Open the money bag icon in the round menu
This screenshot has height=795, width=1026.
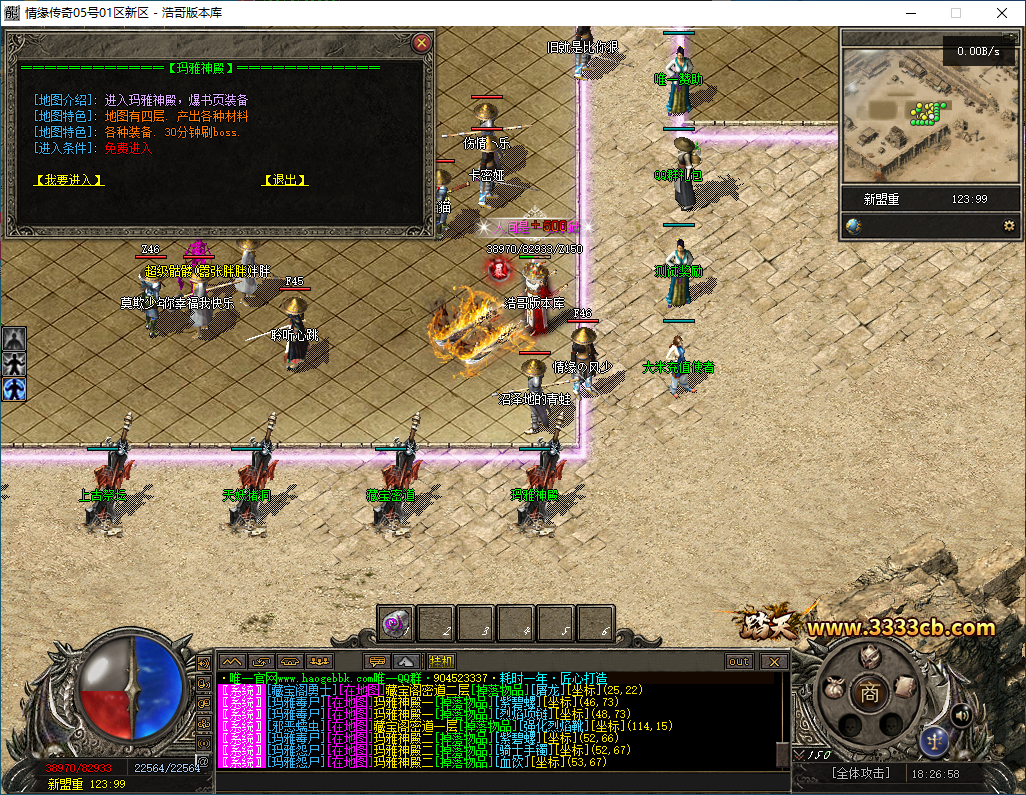pos(832,689)
